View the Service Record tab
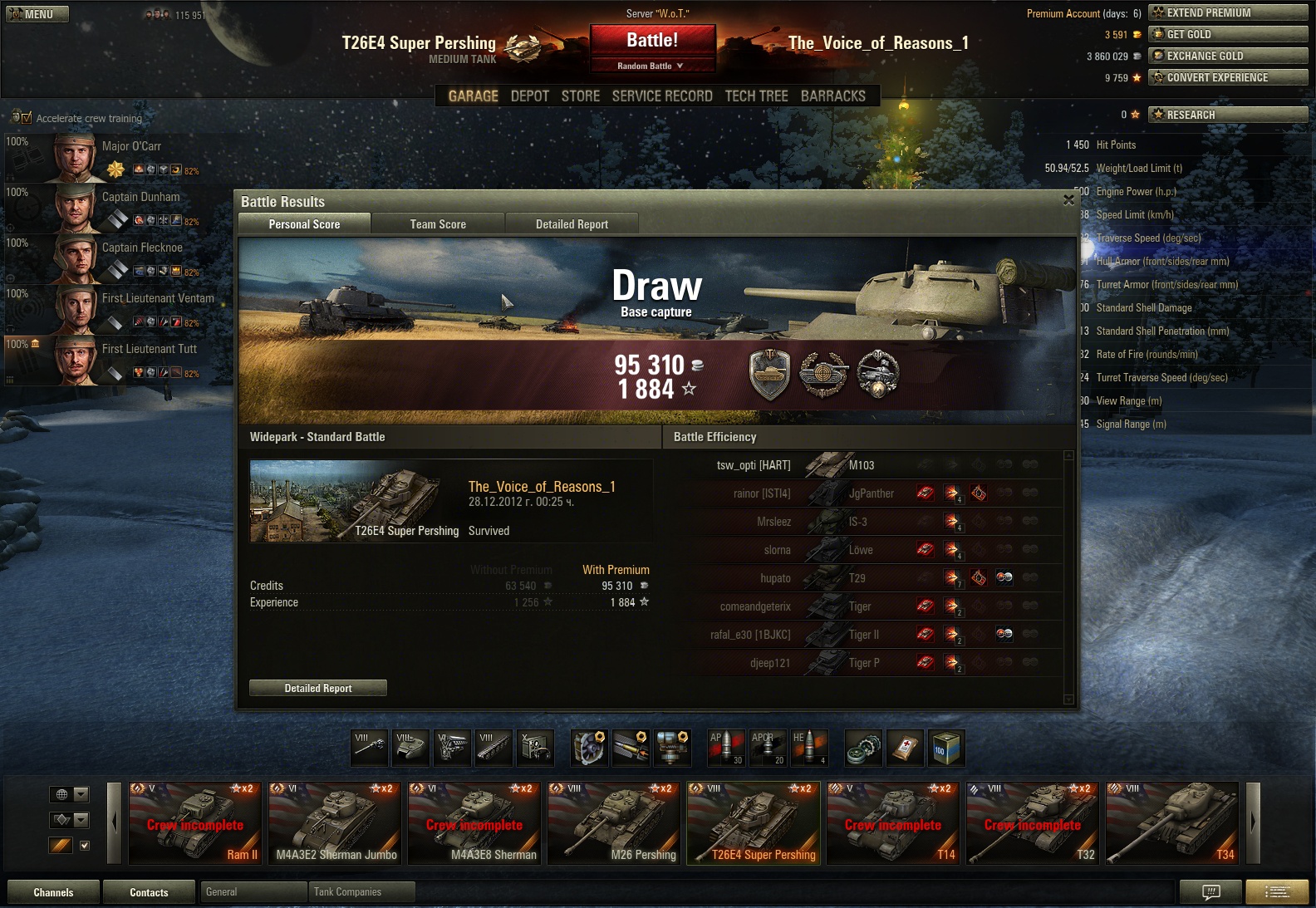Image resolution: width=1316 pixels, height=908 pixels. coord(662,96)
